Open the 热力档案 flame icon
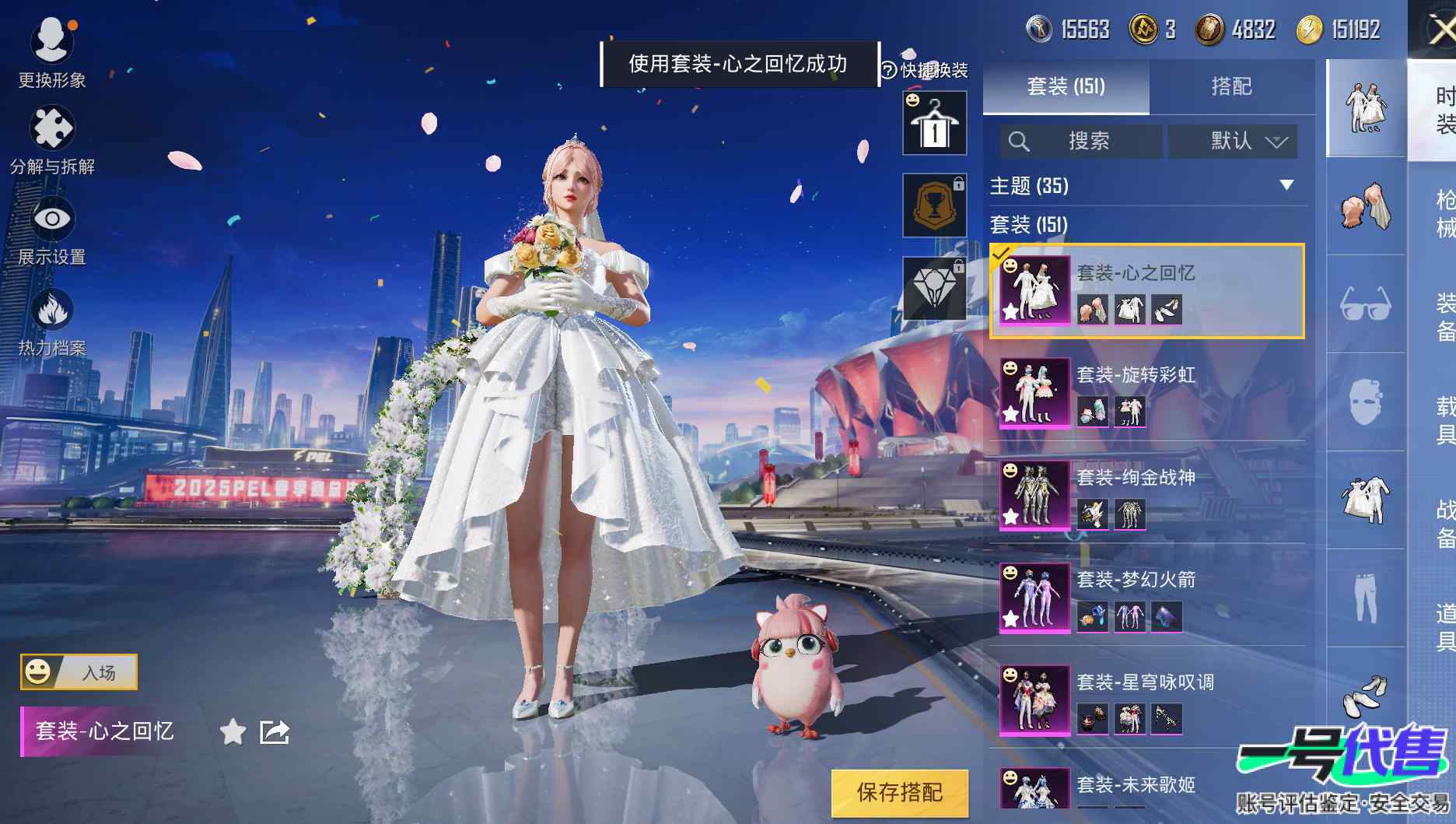Image resolution: width=1456 pixels, height=824 pixels. click(51, 321)
